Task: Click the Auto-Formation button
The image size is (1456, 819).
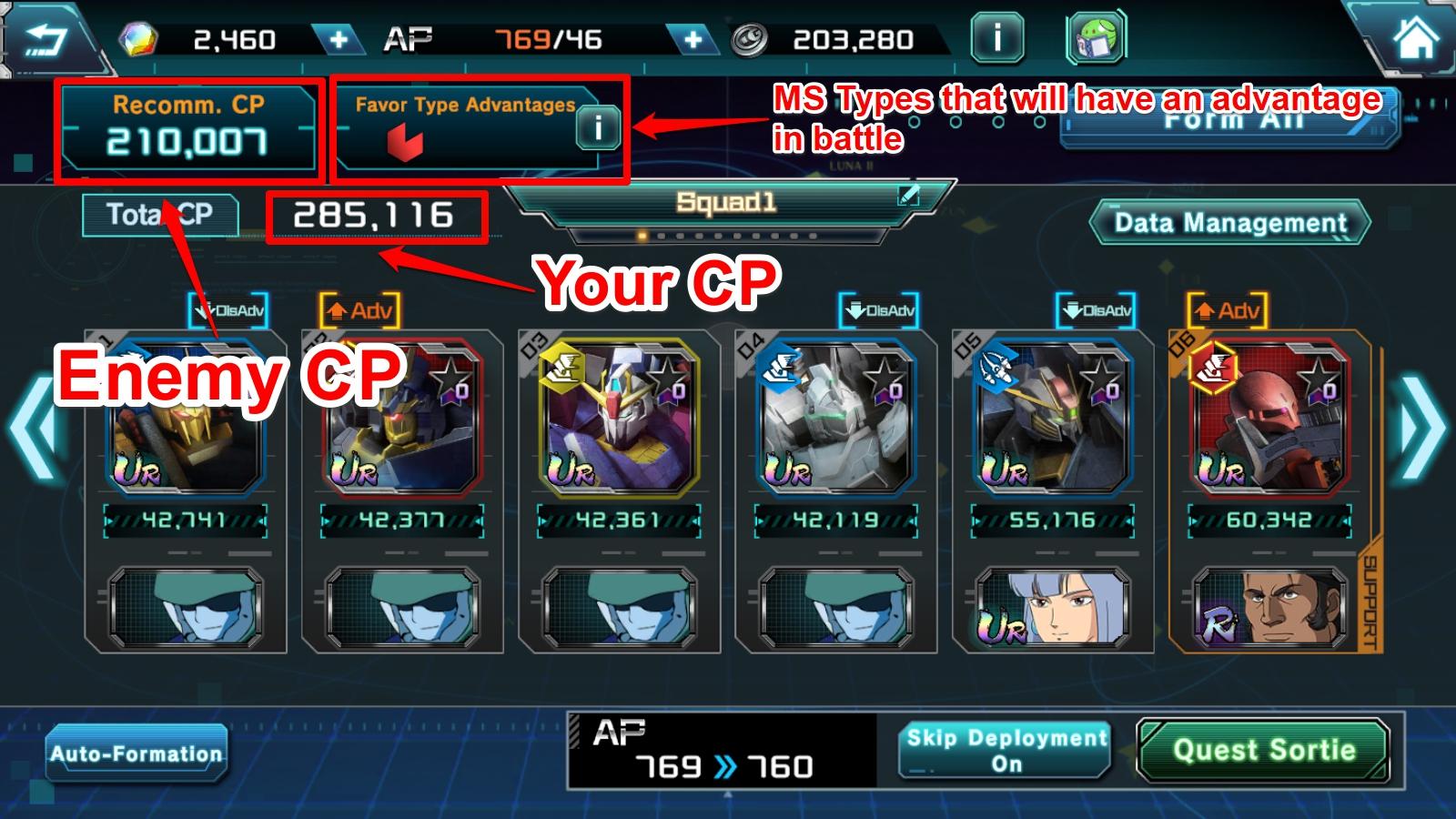Action: coord(138,753)
